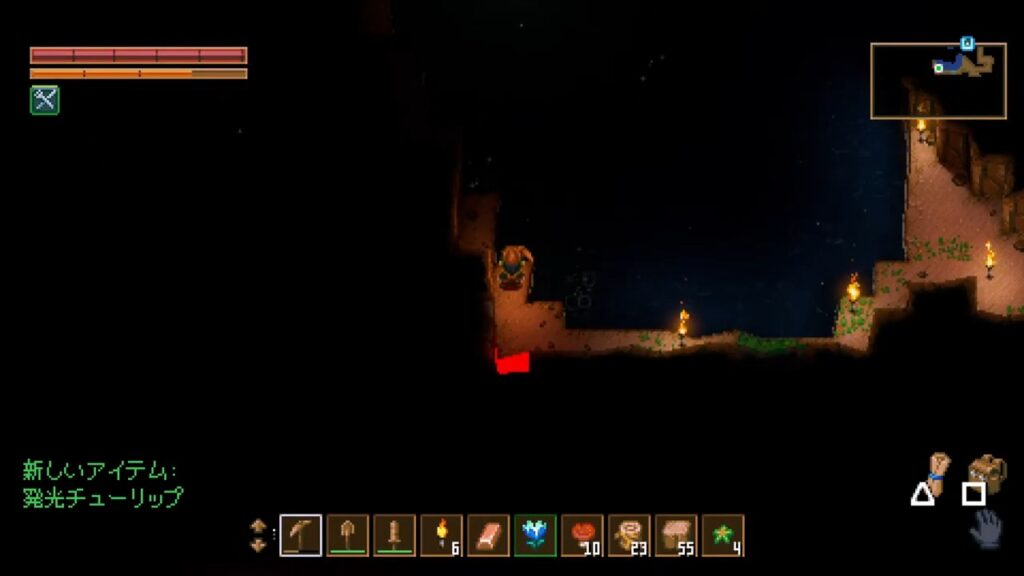Select the green plant stack of 4

(724, 535)
